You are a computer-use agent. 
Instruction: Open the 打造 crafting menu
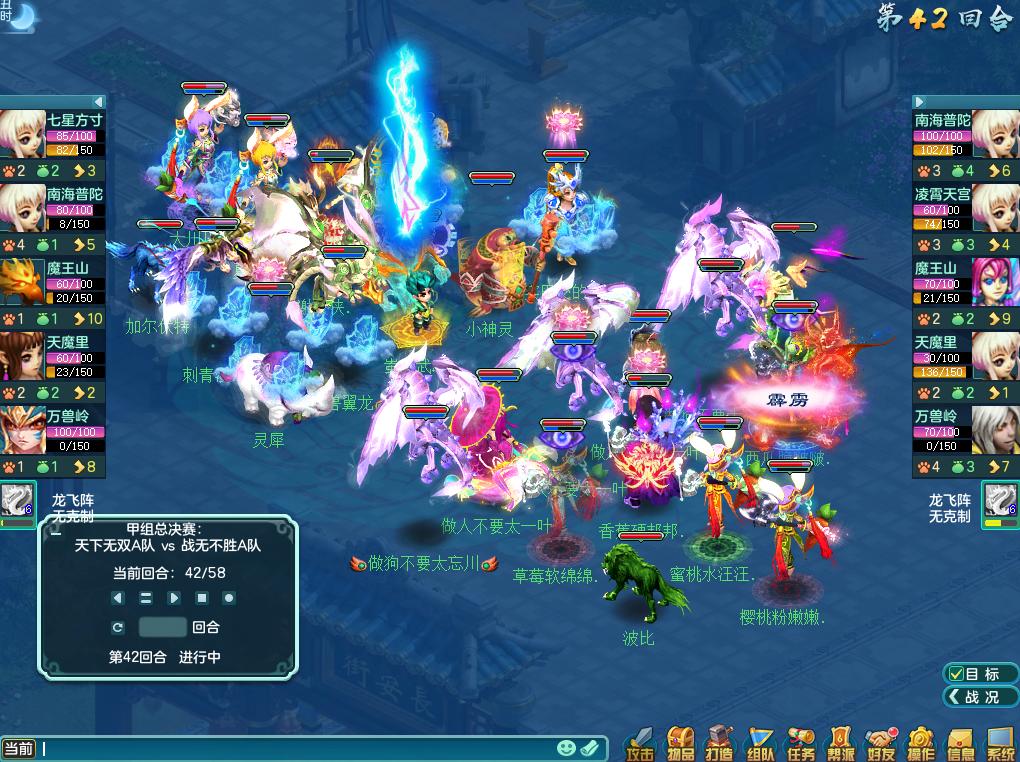pyautogui.click(x=720, y=743)
